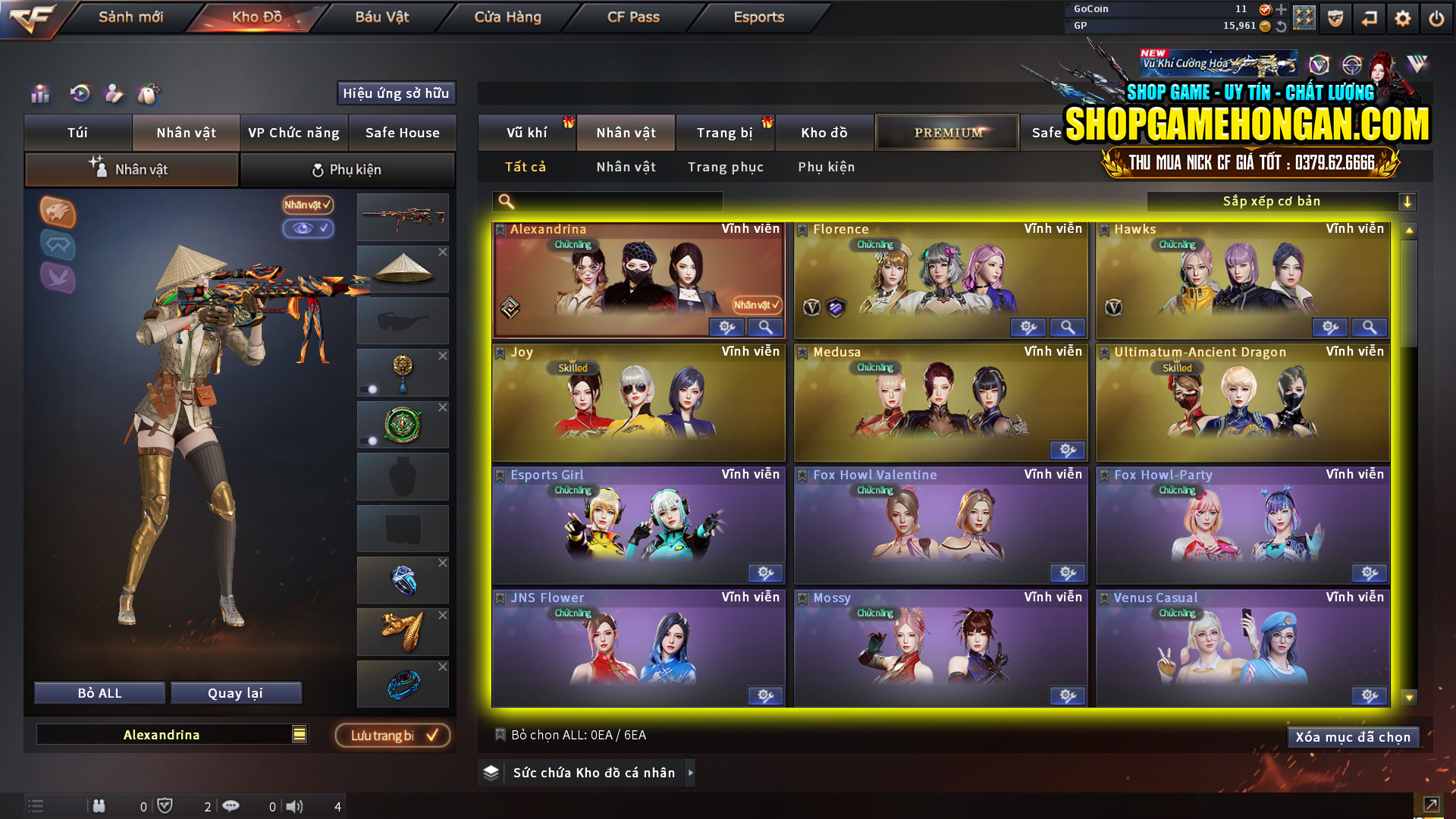This screenshot has width=1456, height=819.
Task: Toggle selection flag on the Mossy character card
Action: point(802,598)
